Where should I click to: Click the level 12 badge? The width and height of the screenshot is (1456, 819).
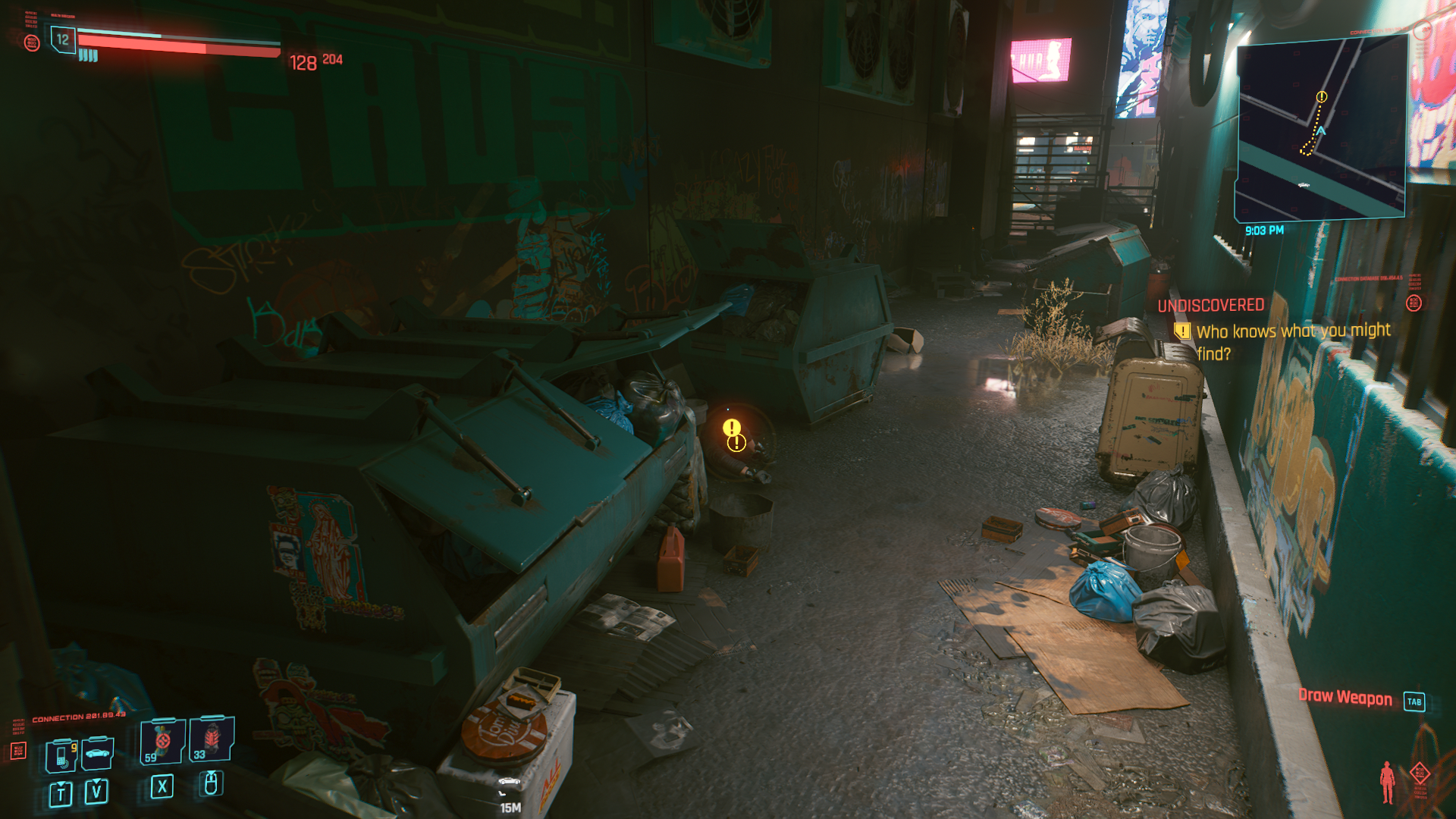(x=63, y=39)
